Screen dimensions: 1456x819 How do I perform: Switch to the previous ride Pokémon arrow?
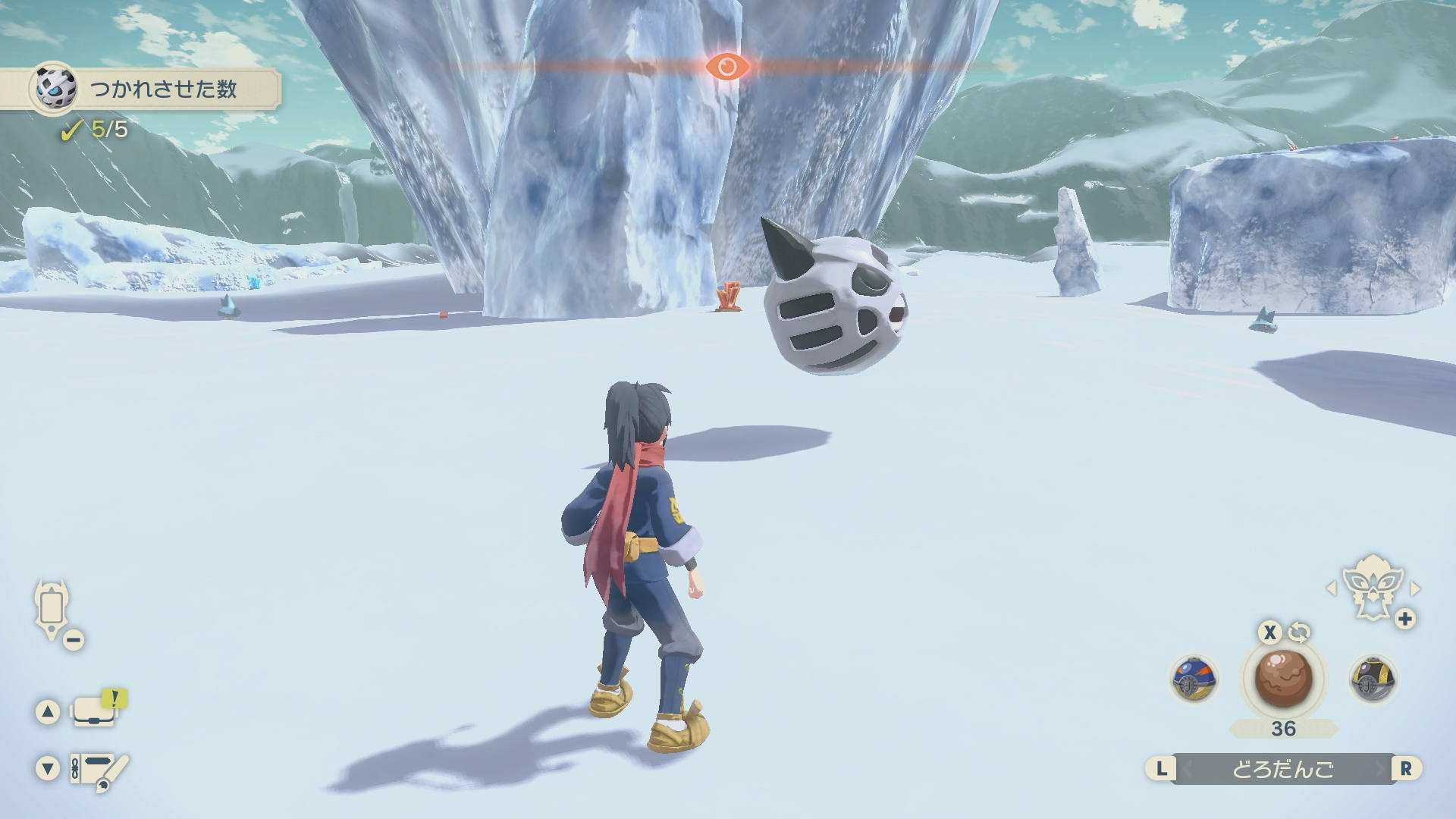point(1331,588)
